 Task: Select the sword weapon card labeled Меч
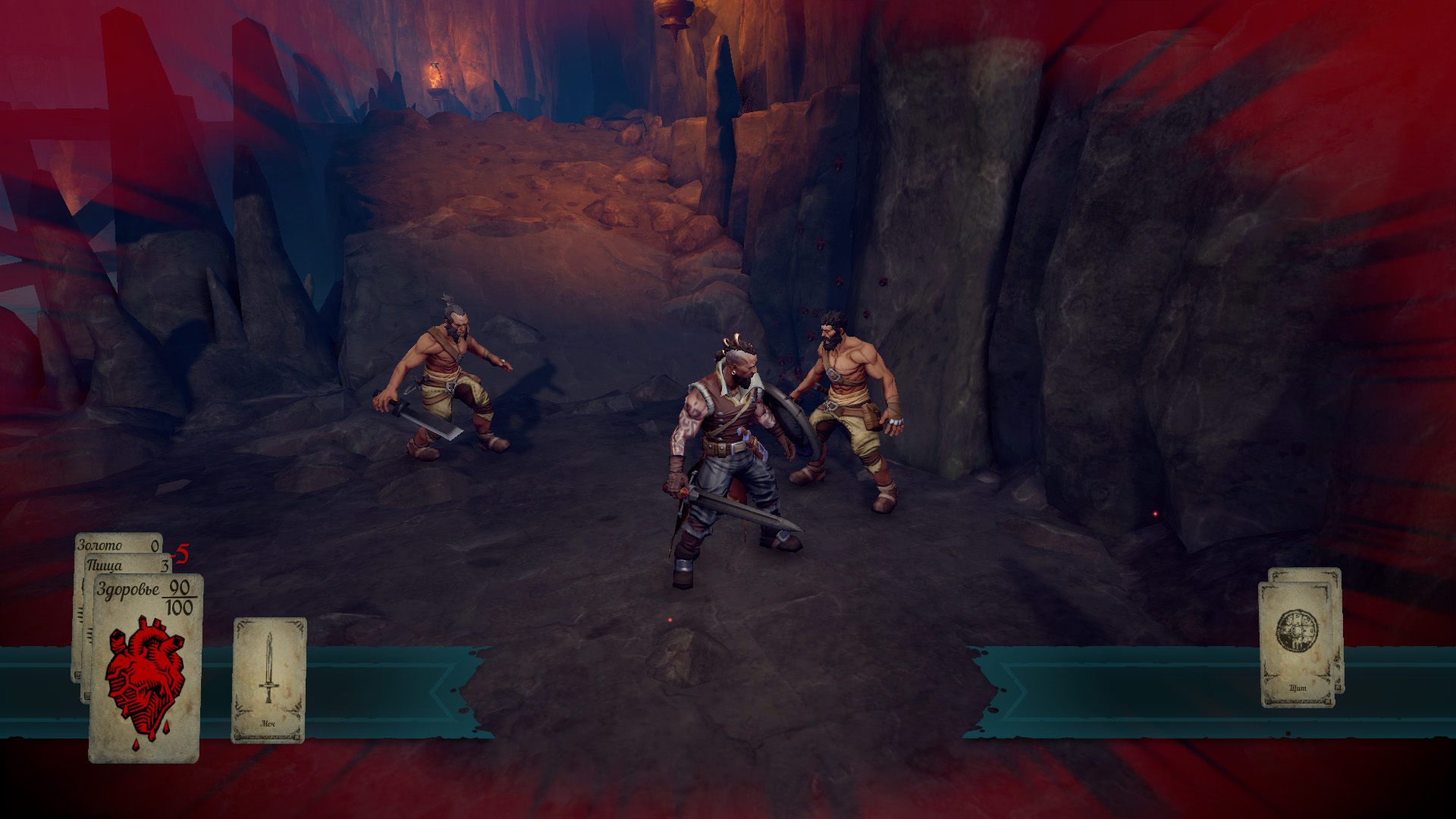pos(268,679)
